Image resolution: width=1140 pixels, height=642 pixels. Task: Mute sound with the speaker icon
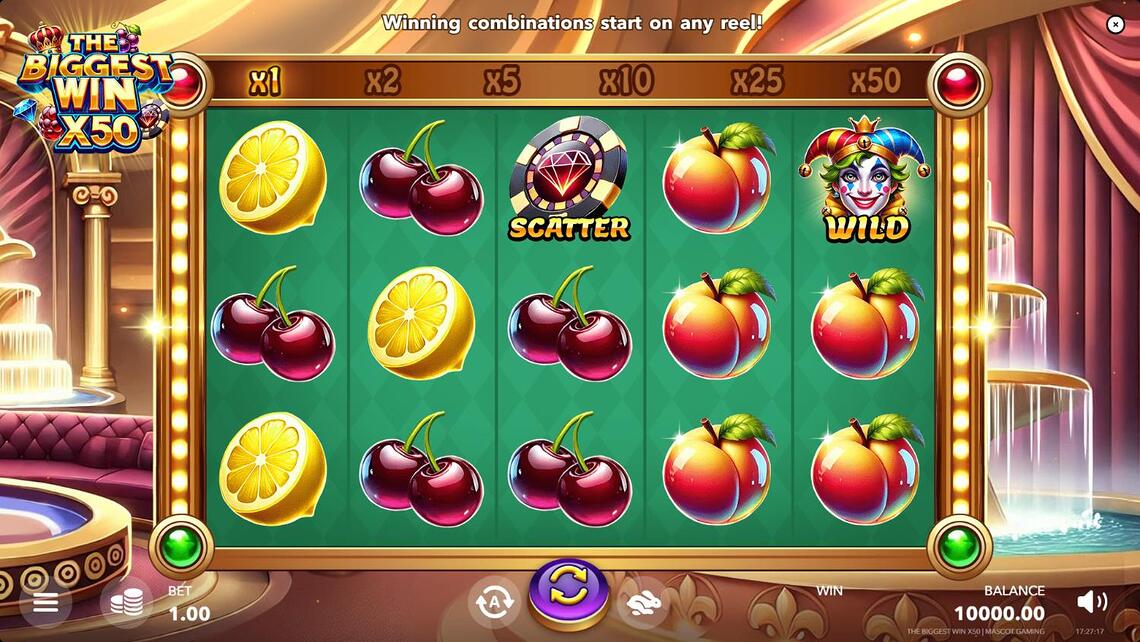click(1091, 601)
